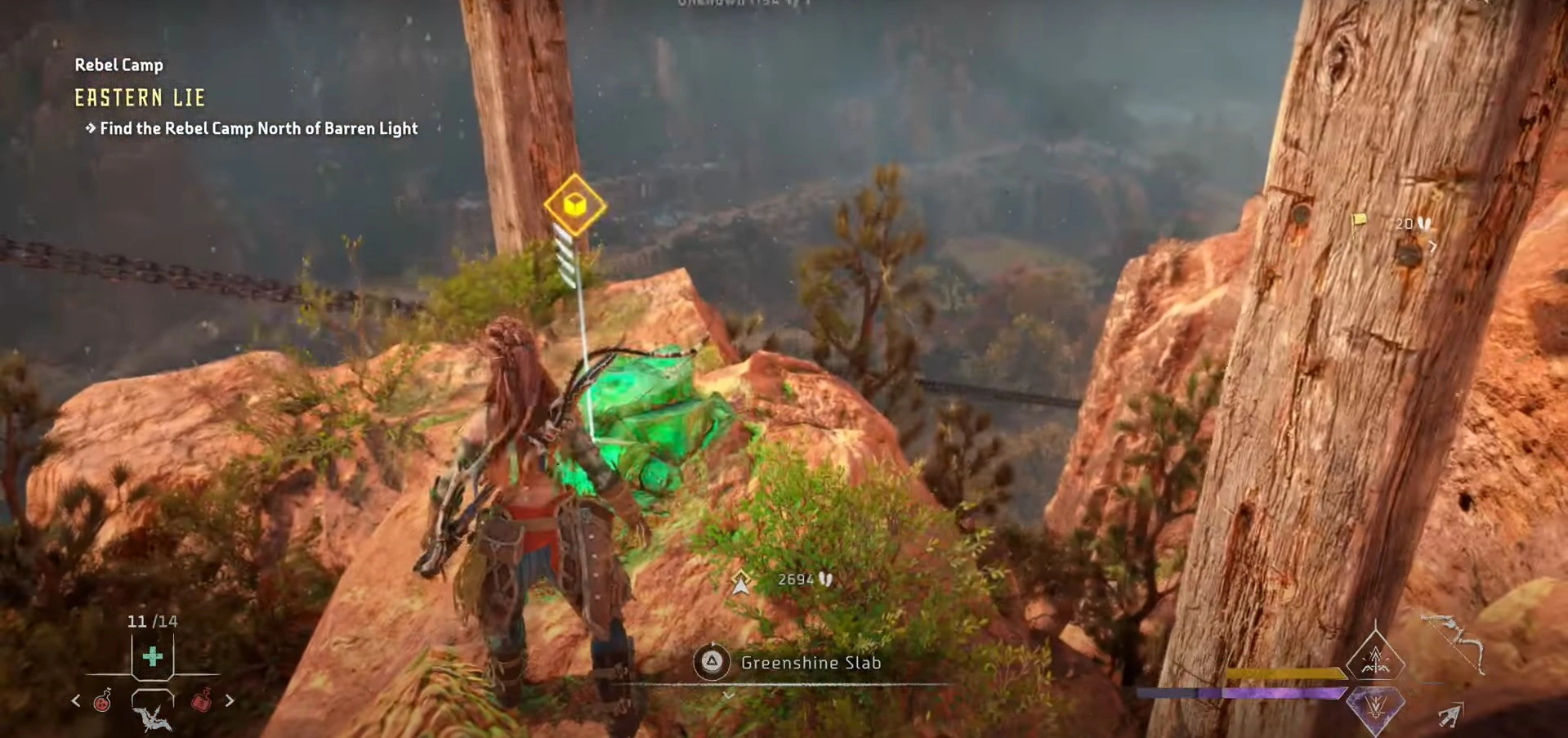Select the round red potion flask
Image resolution: width=1568 pixels, height=738 pixels.
click(103, 701)
